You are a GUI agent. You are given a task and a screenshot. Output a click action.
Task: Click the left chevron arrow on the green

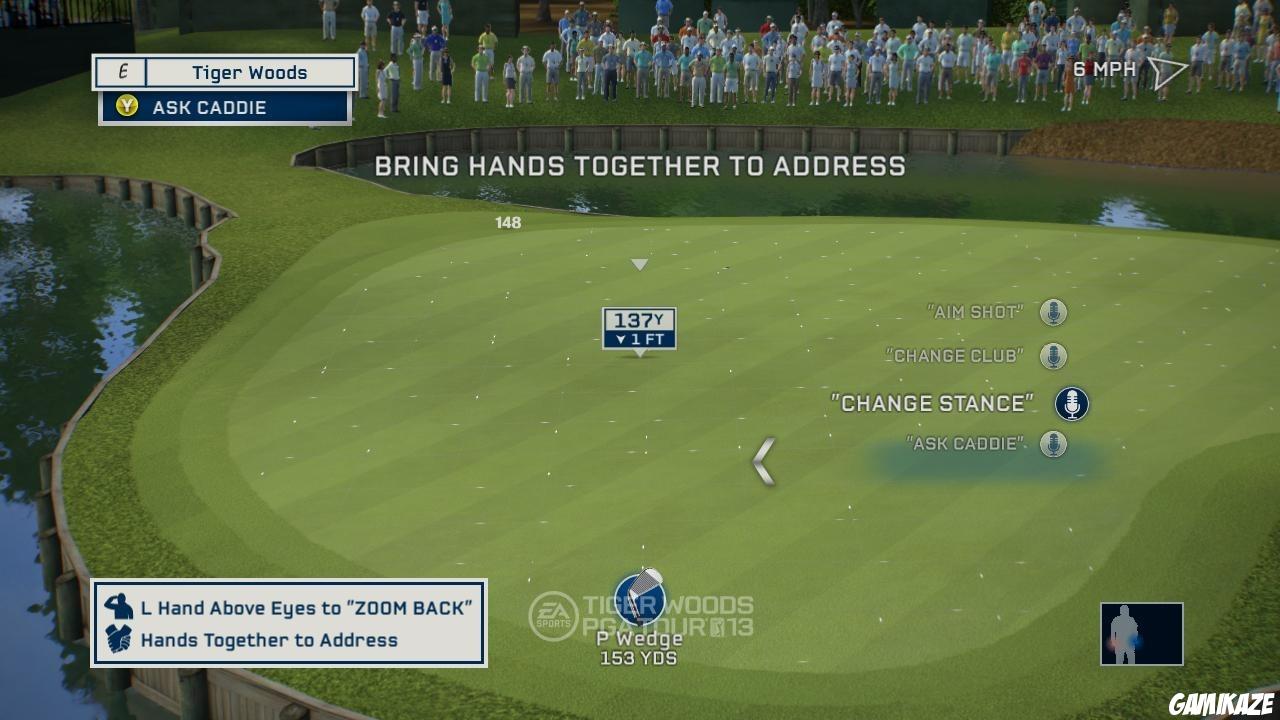[764, 462]
